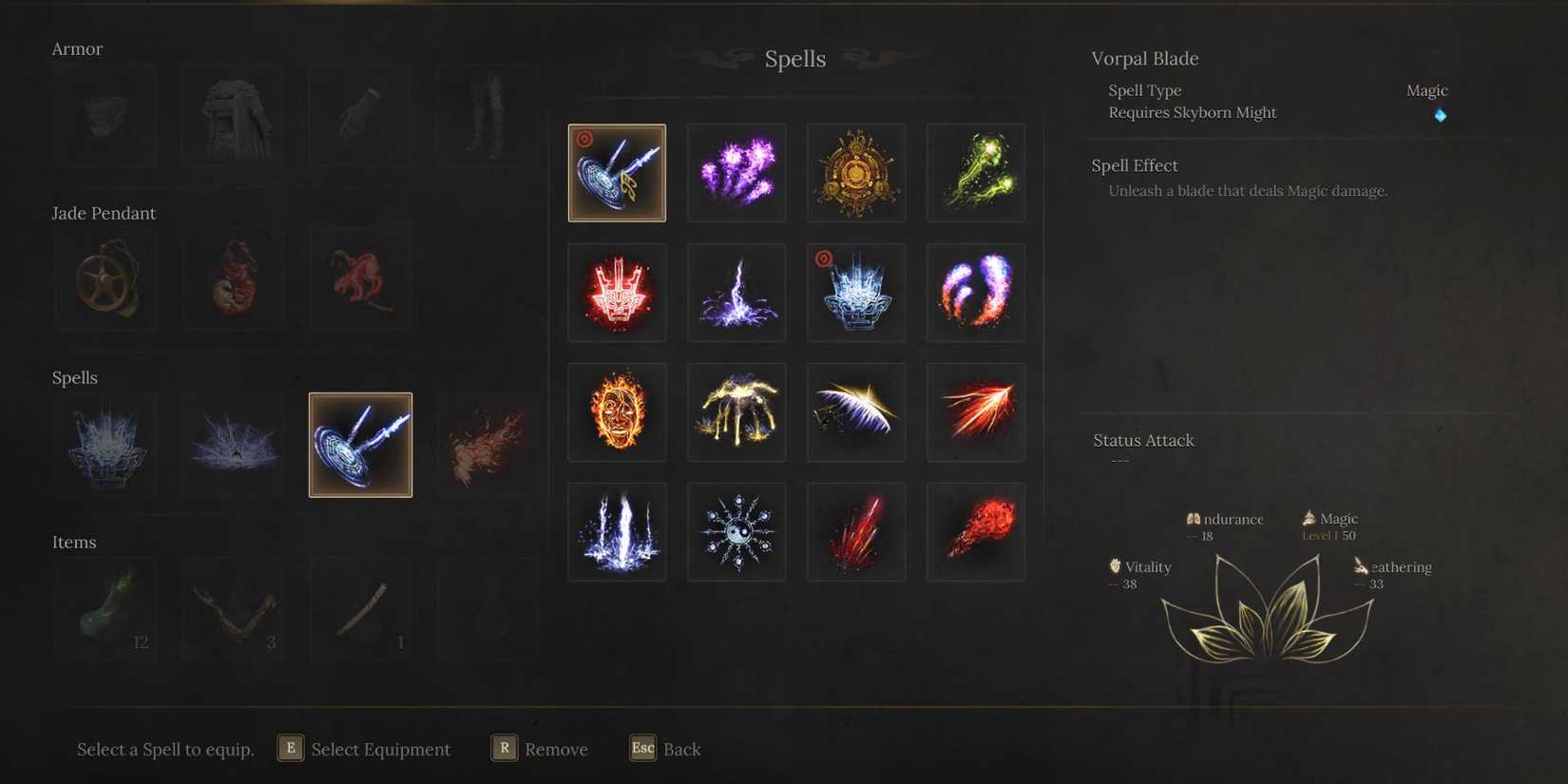Select the equipped Vorpal Blade spell in the grid
This screenshot has width=1568, height=784.
pyautogui.click(x=617, y=172)
